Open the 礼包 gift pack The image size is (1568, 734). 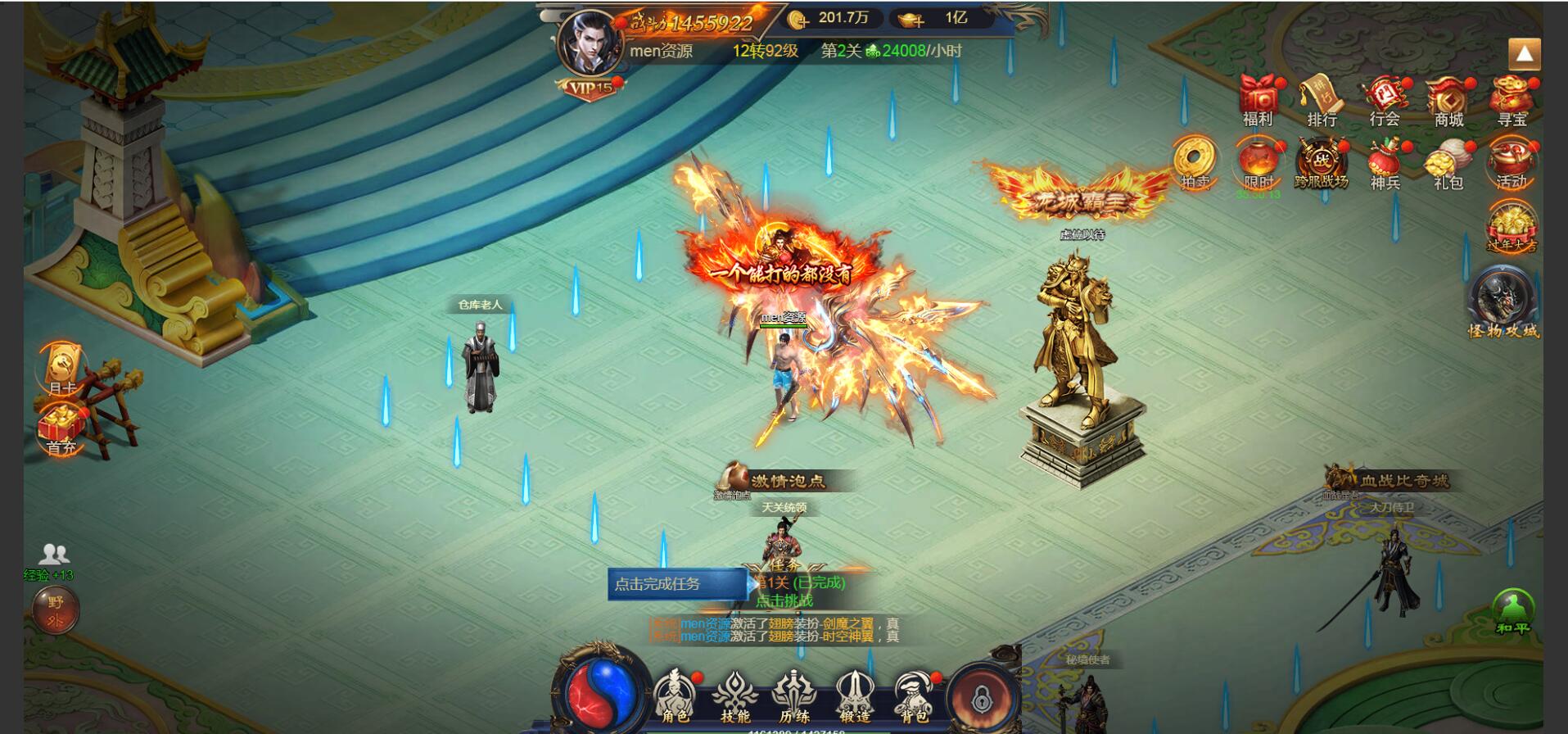(x=1448, y=162)
